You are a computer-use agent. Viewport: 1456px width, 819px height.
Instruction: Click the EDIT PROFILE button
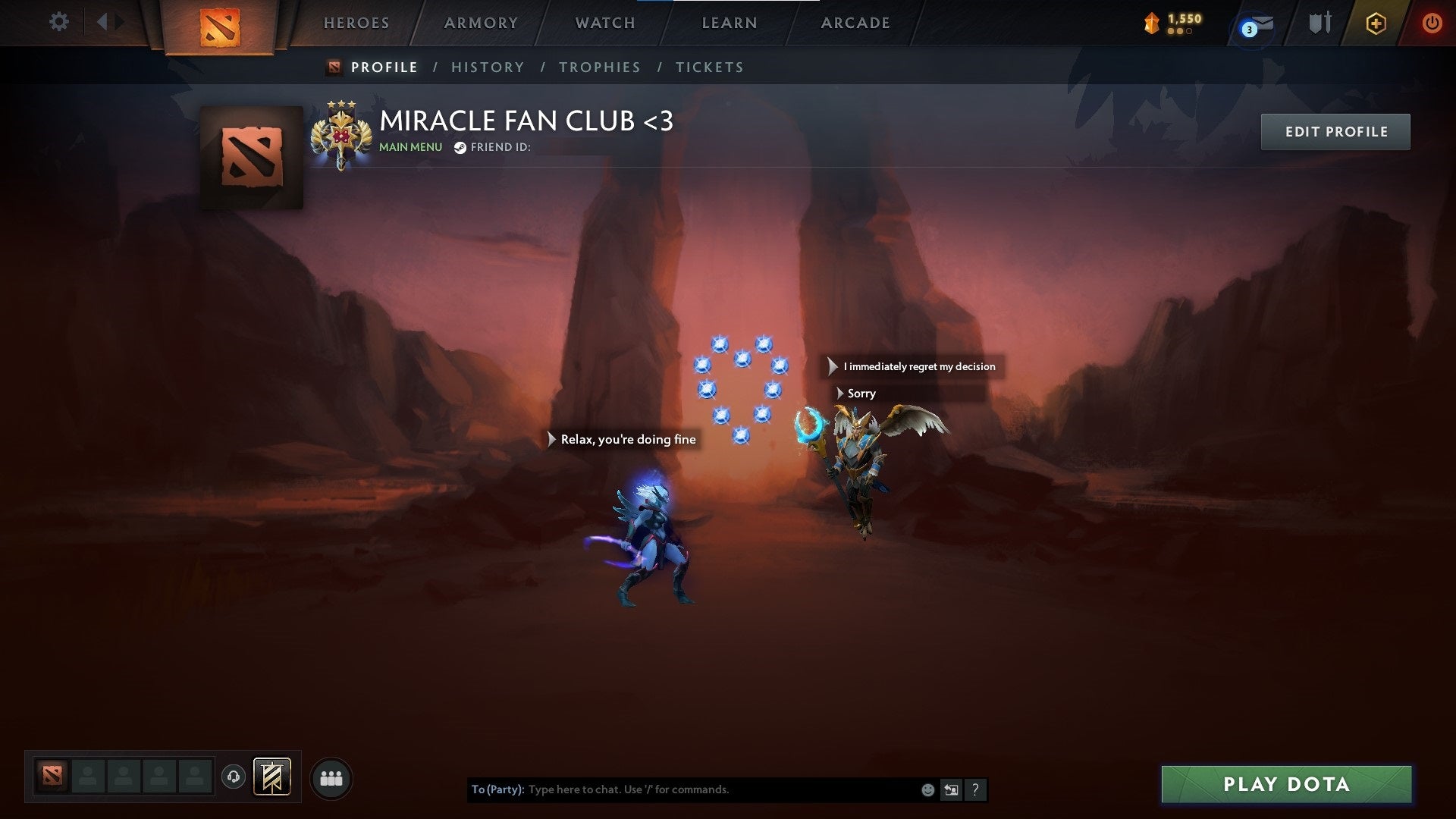click(1335, 131)
